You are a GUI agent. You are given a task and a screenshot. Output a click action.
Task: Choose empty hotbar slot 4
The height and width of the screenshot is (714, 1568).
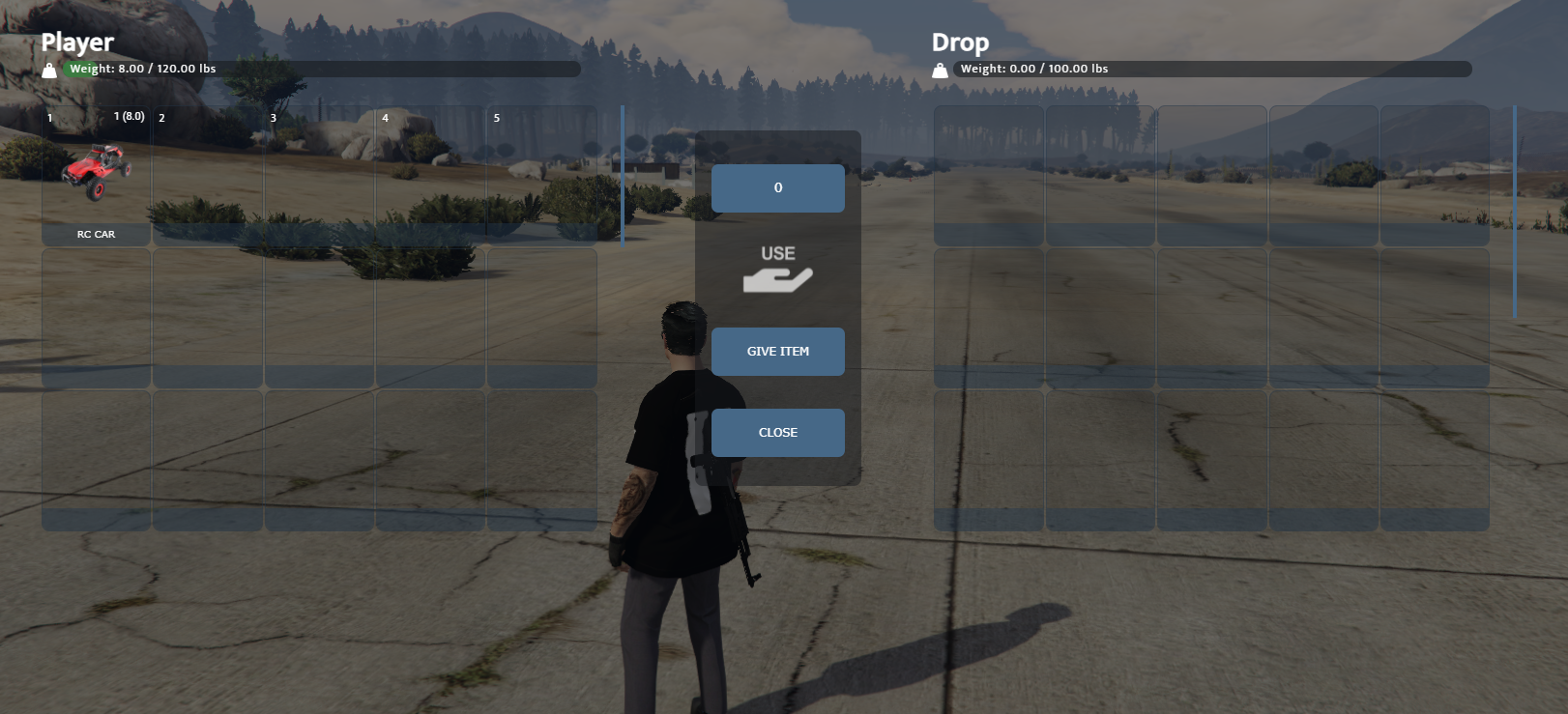pyautogui.click(x=430, y=176)
